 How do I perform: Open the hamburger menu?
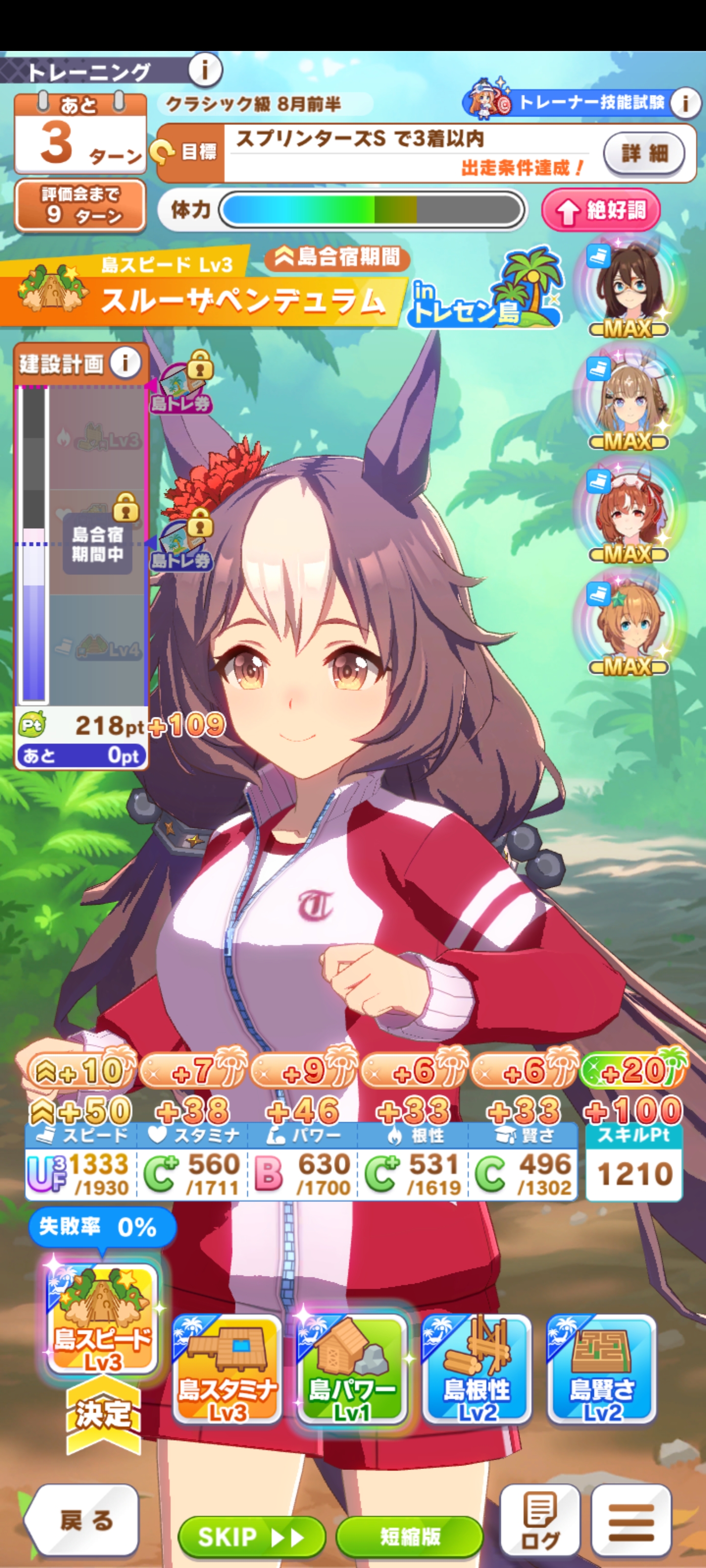pos(631,1520)
